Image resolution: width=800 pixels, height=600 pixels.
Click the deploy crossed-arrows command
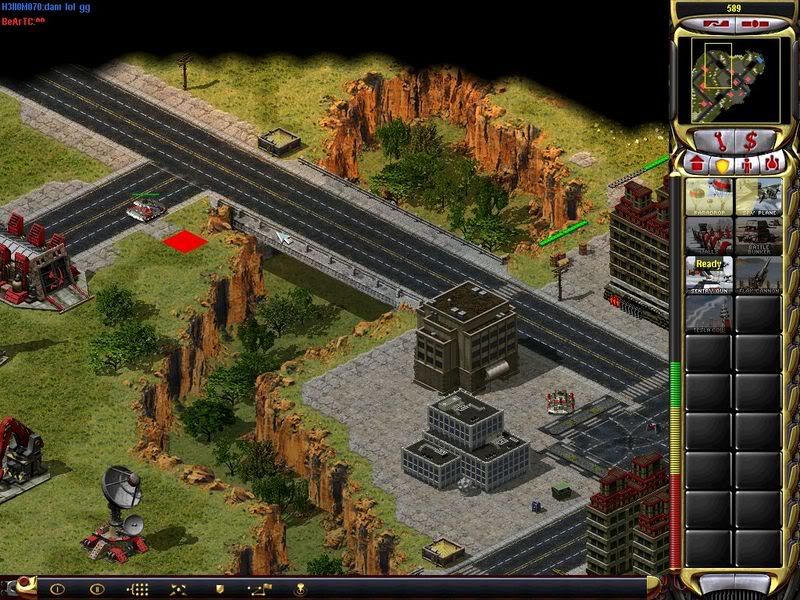point(178,589)
